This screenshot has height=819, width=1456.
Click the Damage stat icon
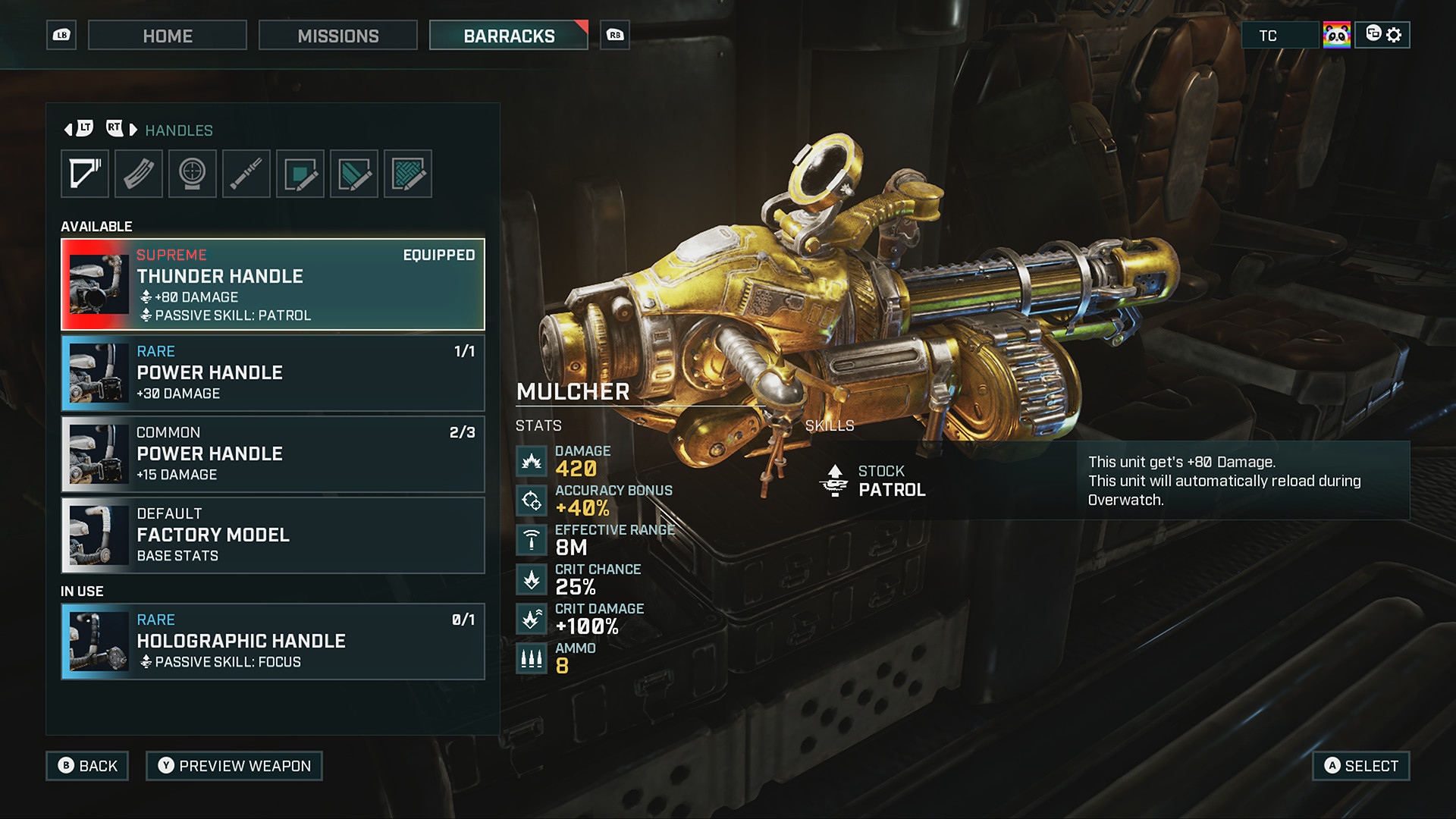[x=531, y=460]
